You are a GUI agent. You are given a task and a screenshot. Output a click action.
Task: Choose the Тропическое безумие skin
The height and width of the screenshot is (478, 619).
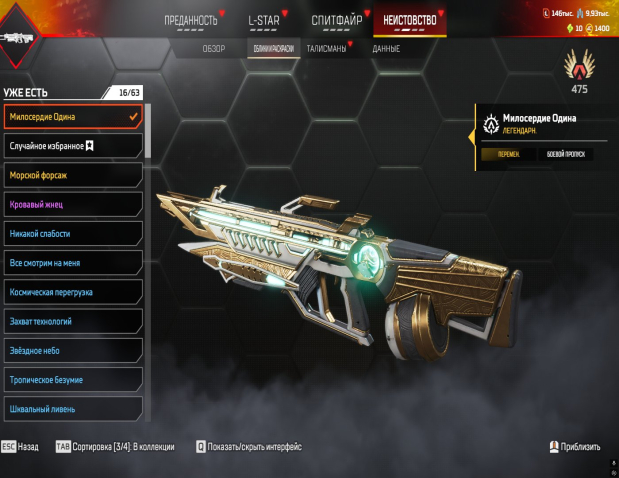click(73, 380)
